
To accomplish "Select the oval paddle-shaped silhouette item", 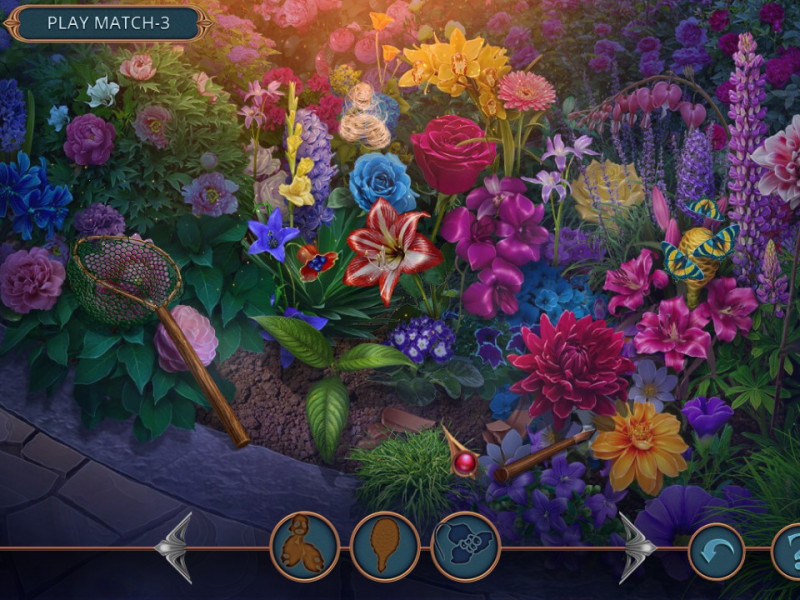I will click(x=385, y=546).
